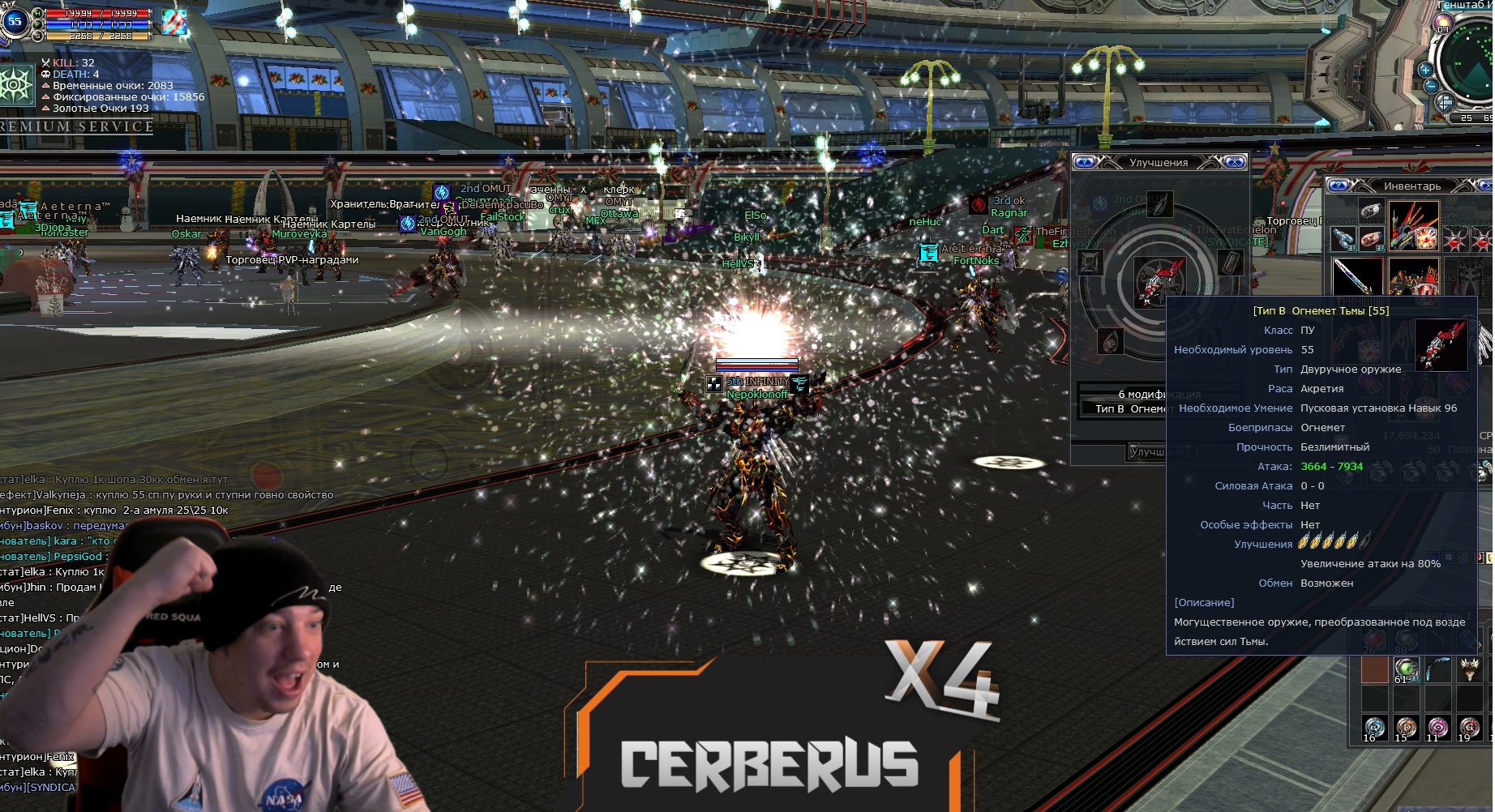
Task: Click the buff icon beside the health bars
Action: pos(173,24)
